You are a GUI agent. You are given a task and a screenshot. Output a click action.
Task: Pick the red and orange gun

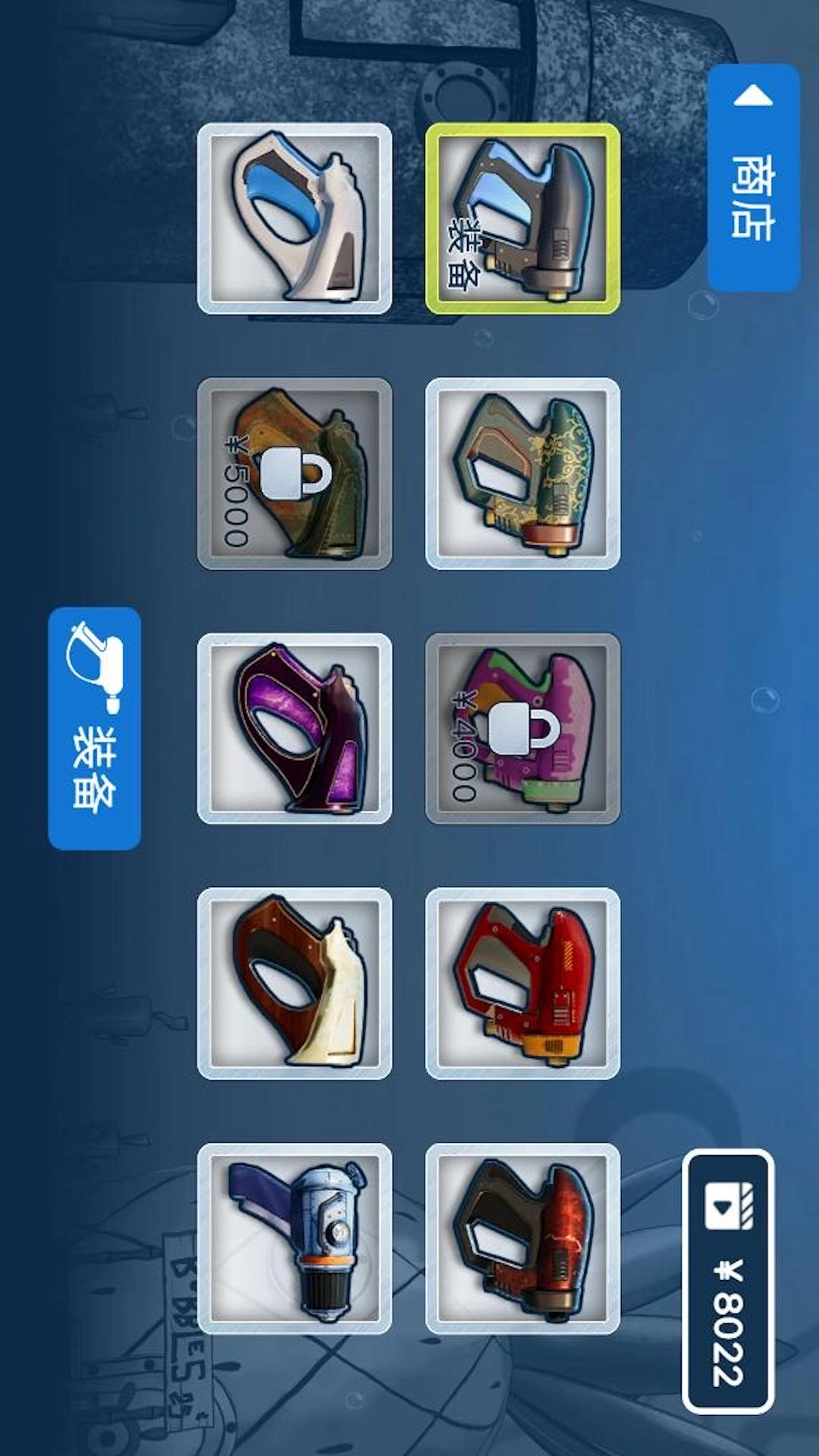point(522,984)
